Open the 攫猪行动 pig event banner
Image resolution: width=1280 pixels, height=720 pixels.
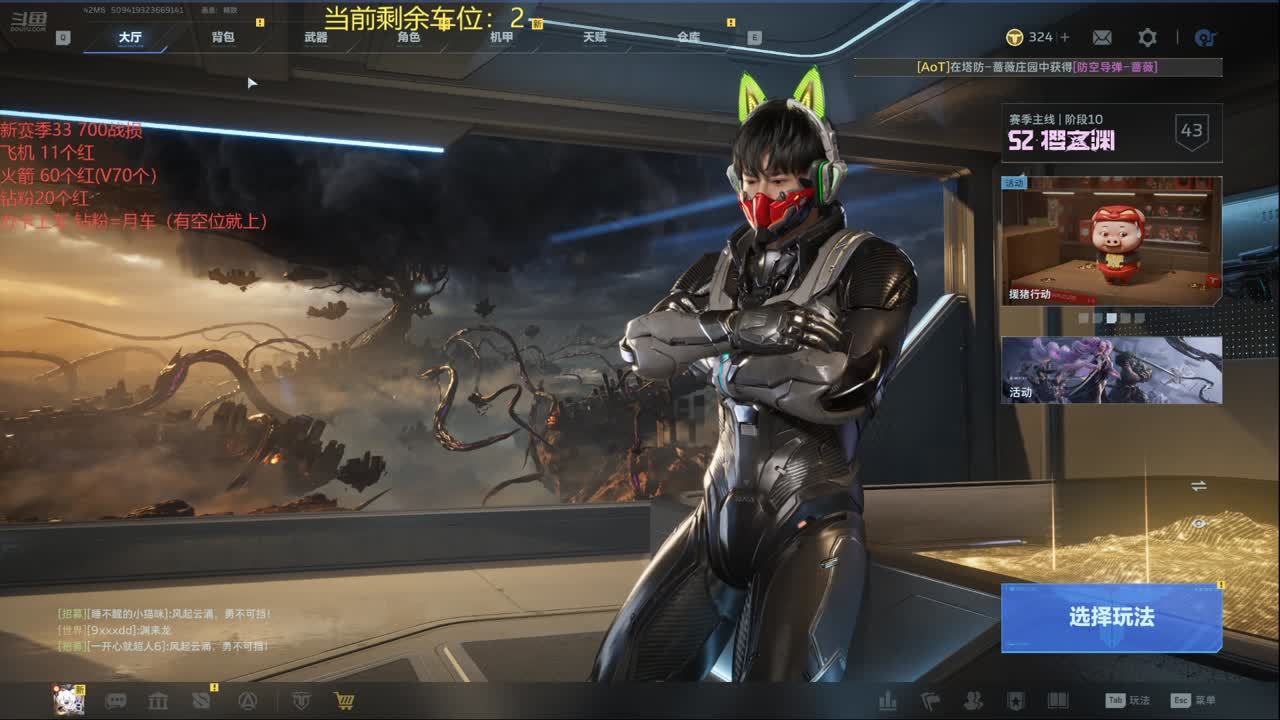coord(1111,241)
